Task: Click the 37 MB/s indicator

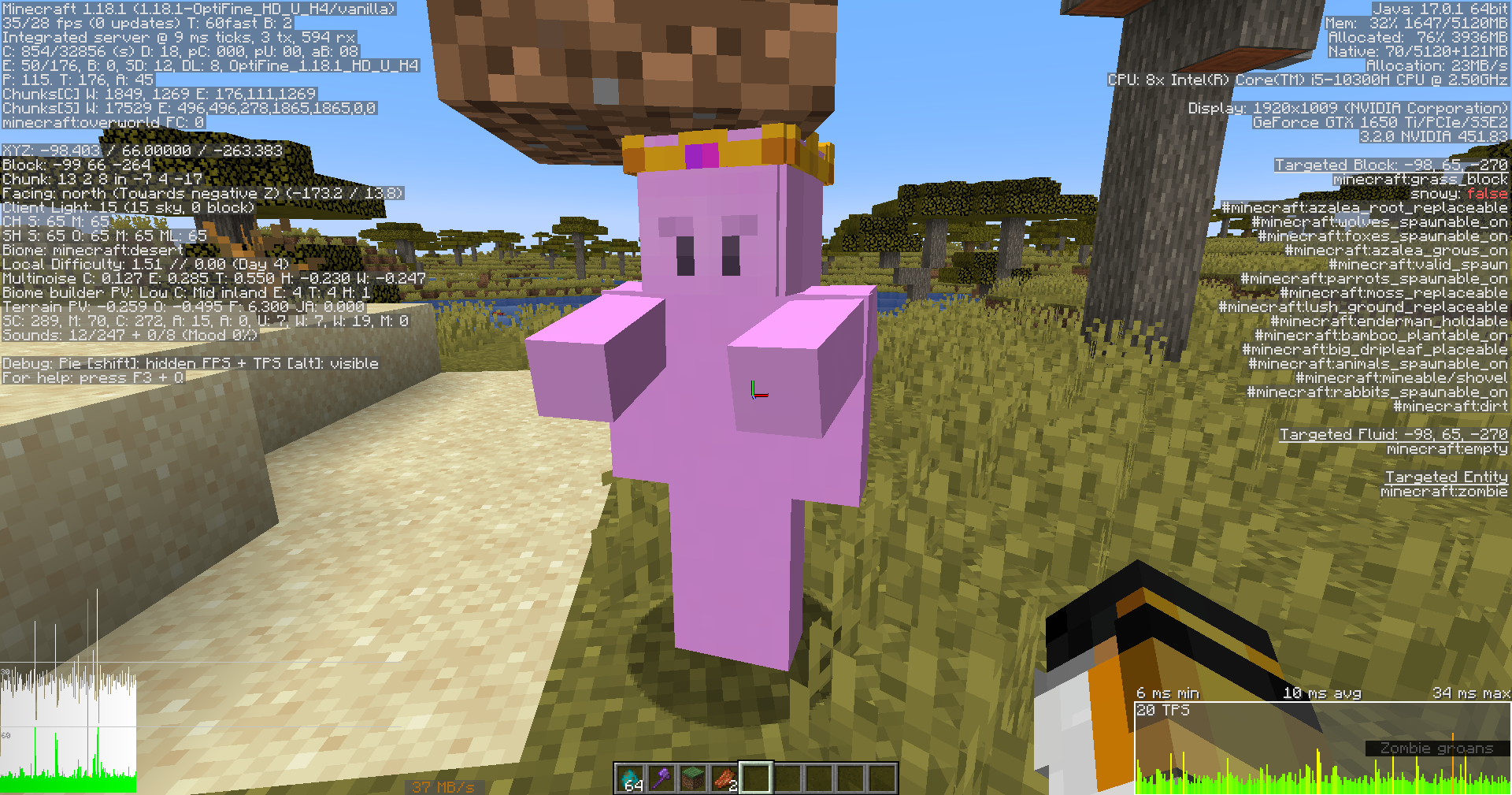Action: pyautogui.click(x=442, y=786)
